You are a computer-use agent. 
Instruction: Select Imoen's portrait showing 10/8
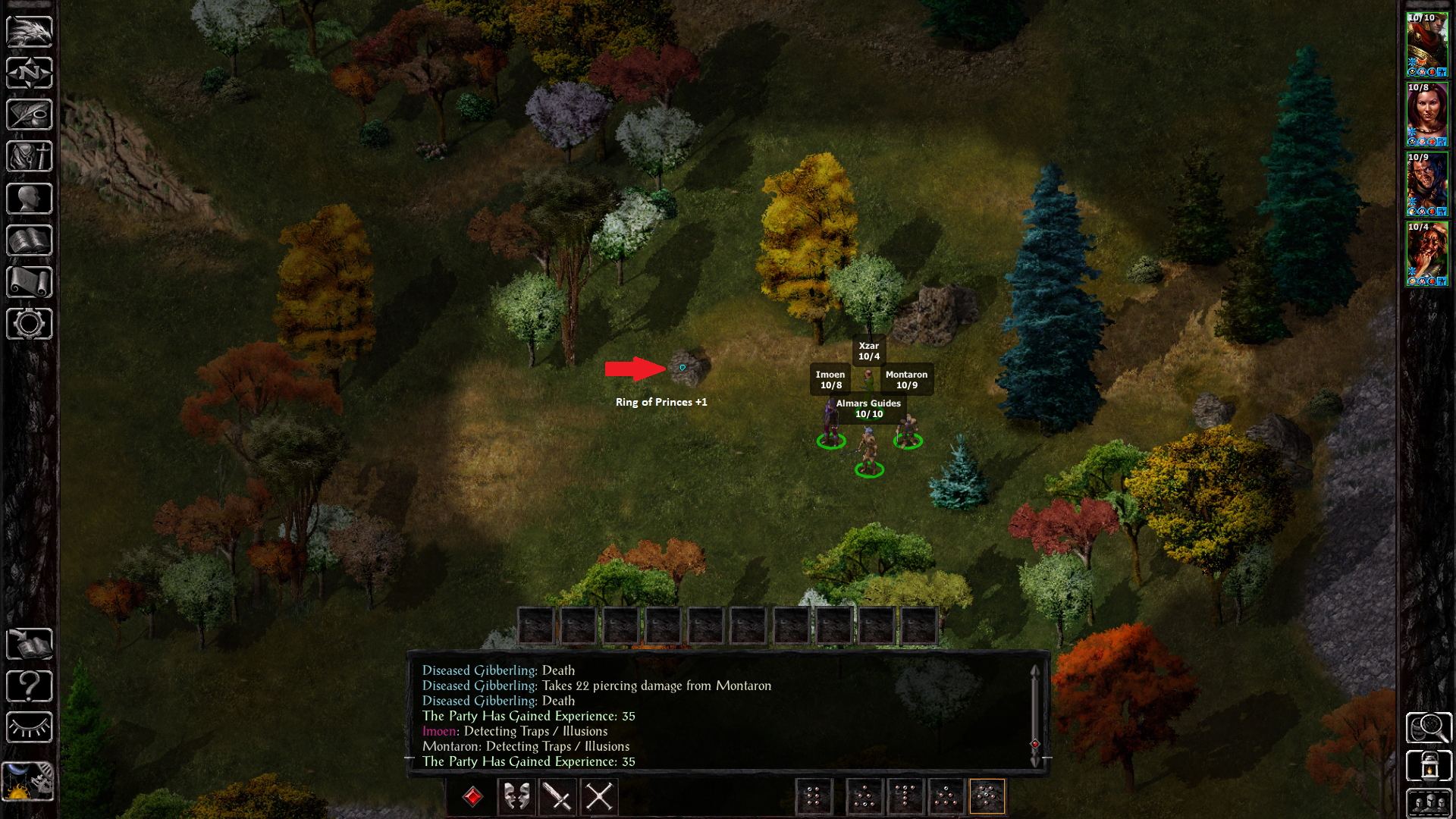click(1427, 115)
